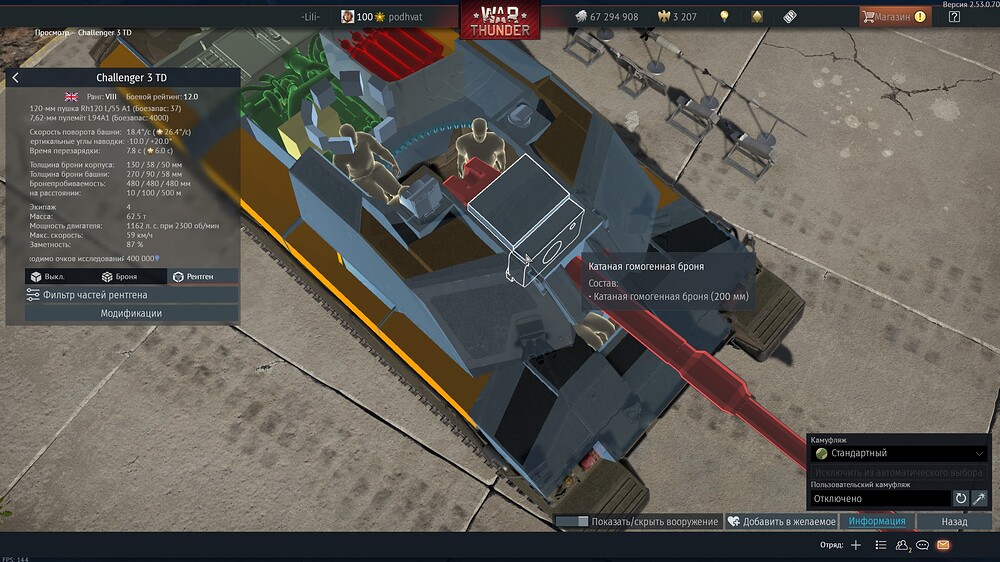Select the Броня armor view tab
This screenshot has width=1000, height=562.
120,276
